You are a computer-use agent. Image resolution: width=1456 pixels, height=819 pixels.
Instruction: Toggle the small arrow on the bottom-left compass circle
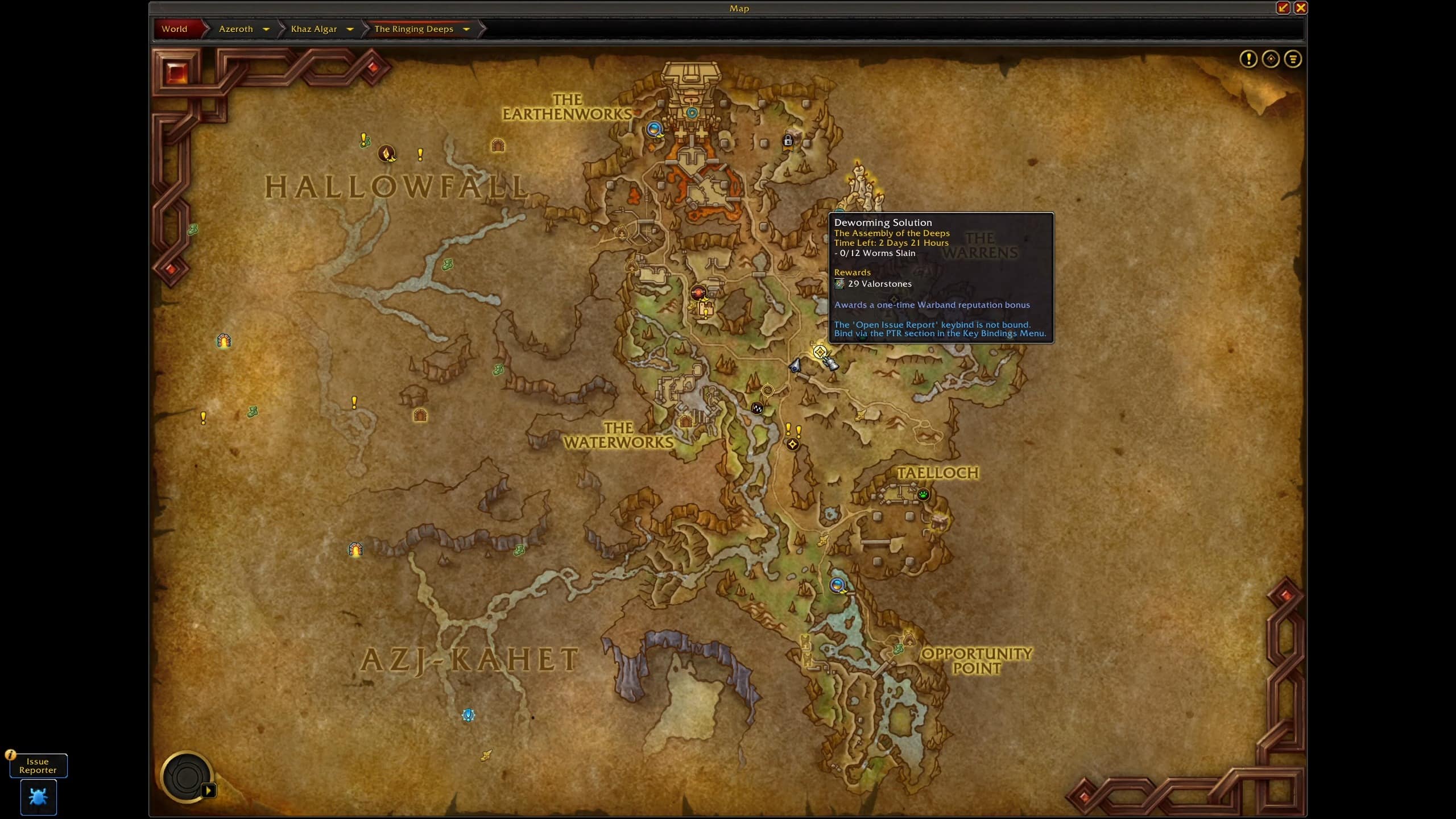coord(208,789)
